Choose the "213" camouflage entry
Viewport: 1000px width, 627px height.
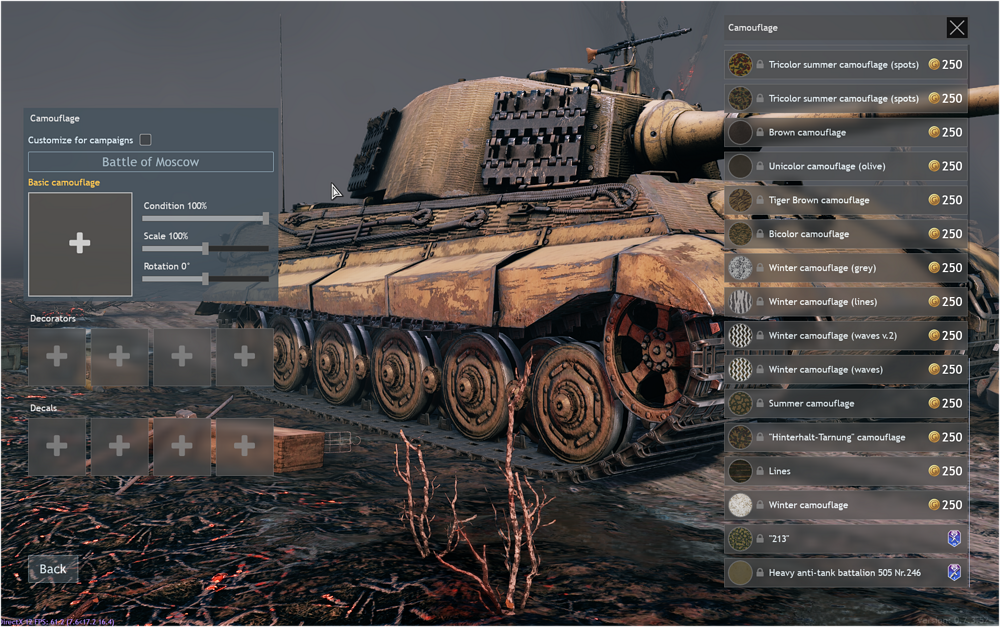coord(845,539)
